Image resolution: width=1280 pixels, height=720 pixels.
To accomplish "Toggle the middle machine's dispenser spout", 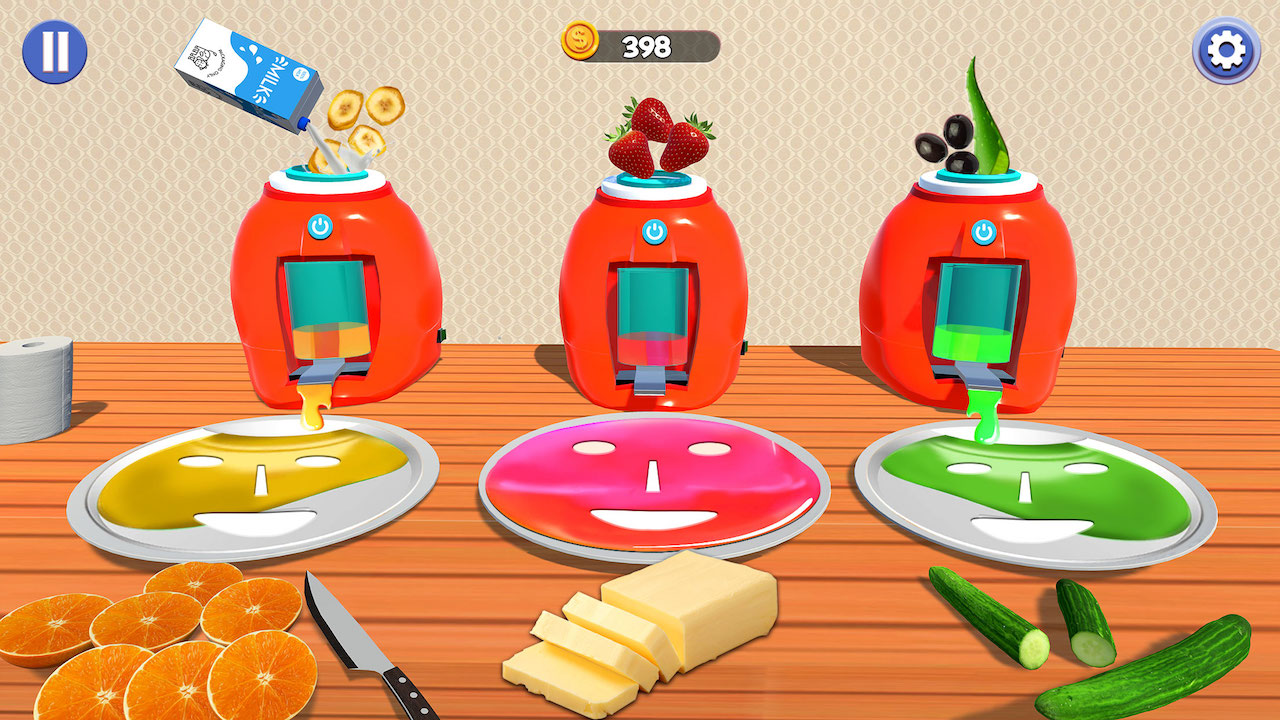I will (x=648, y=380).
